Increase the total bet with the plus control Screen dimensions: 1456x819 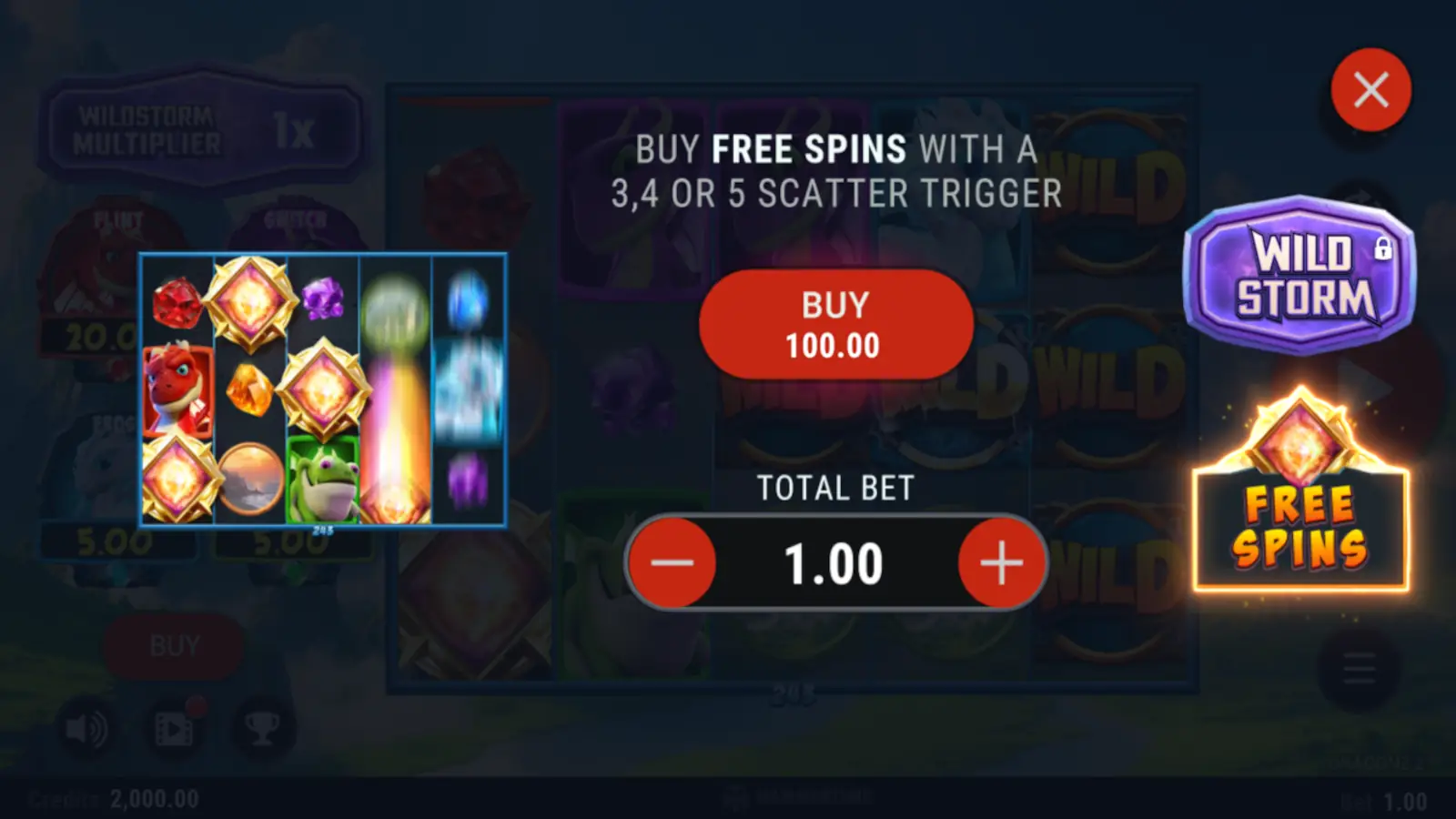(x=1002, y=562)
